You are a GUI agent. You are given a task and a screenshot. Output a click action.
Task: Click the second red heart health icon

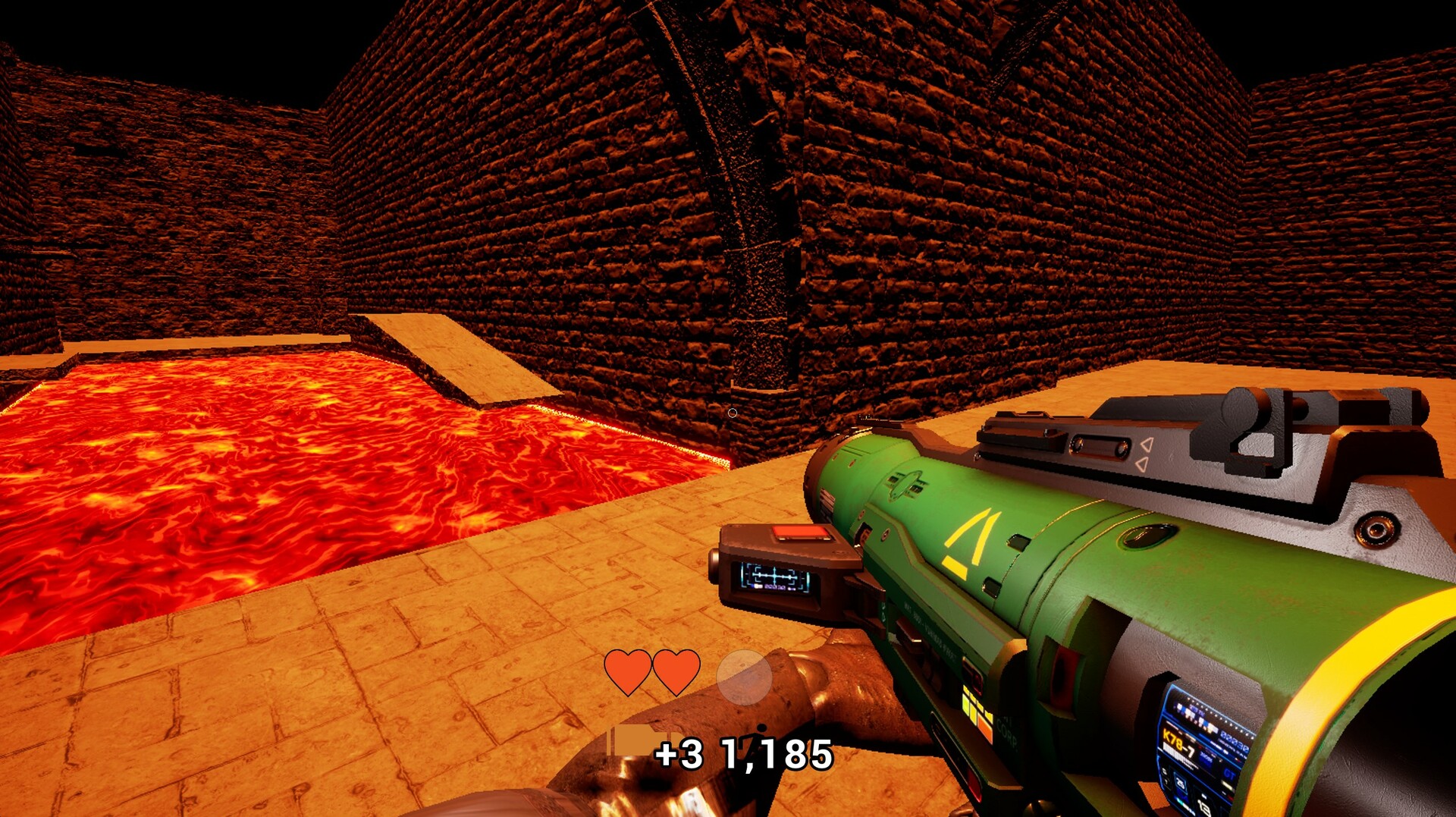tap(677, 671)
